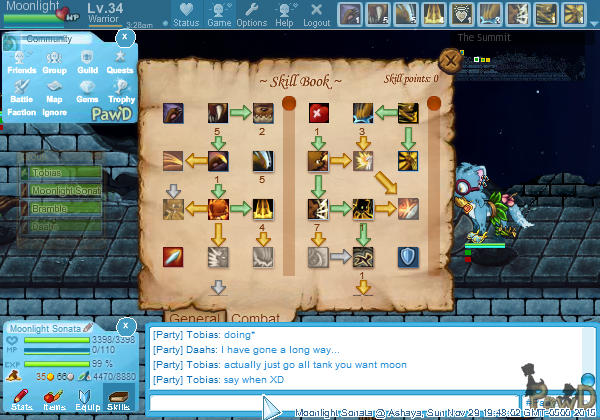Click the Logout button
The height and width of the screenshot is (420, 600).
[x=316, y=16]
